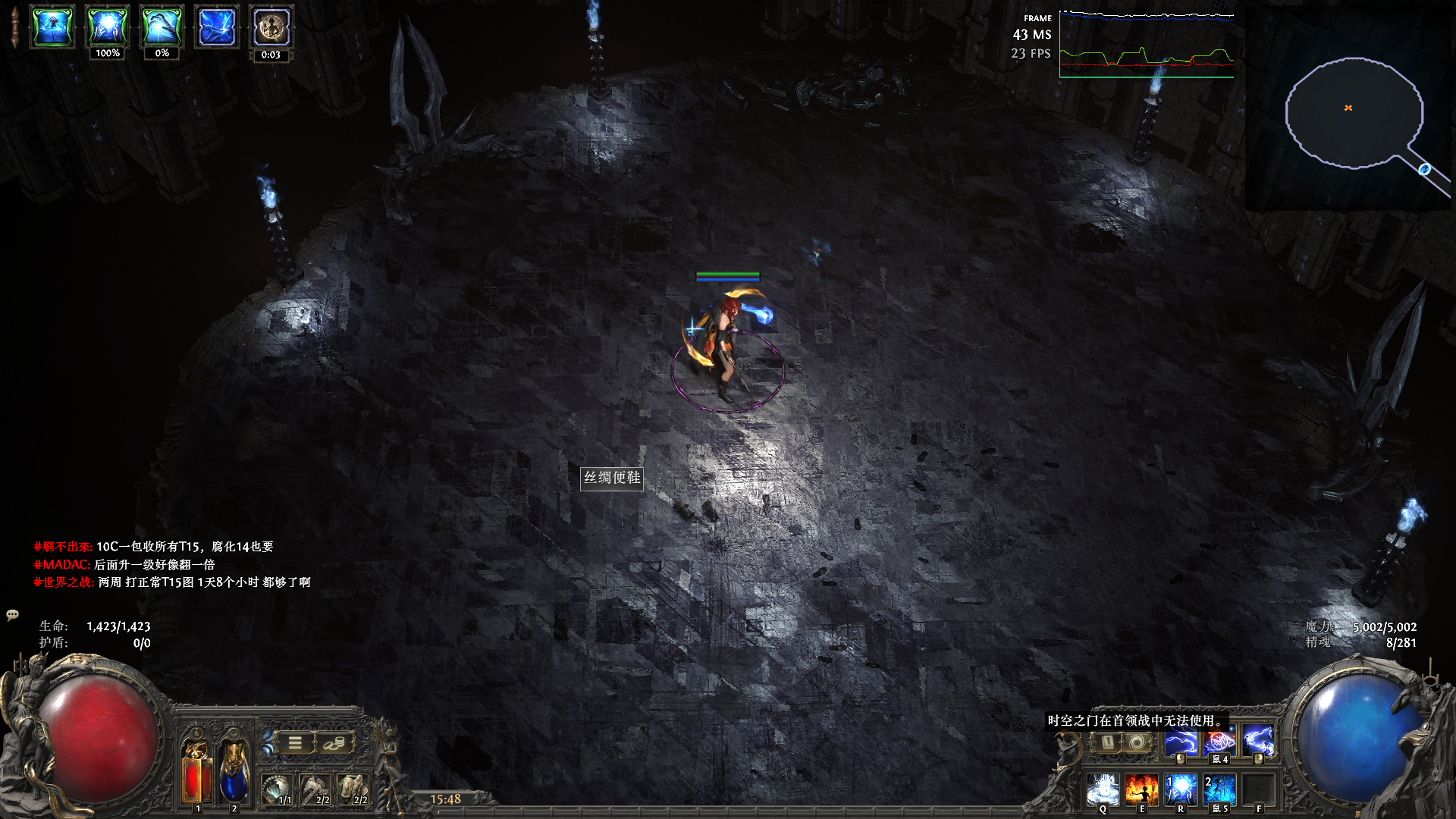The height and width of the screenshot is (819, 1456).
Task: Select the ring charm slot showing 1/1
Action: pyautogui.click(x=277, y=789)
